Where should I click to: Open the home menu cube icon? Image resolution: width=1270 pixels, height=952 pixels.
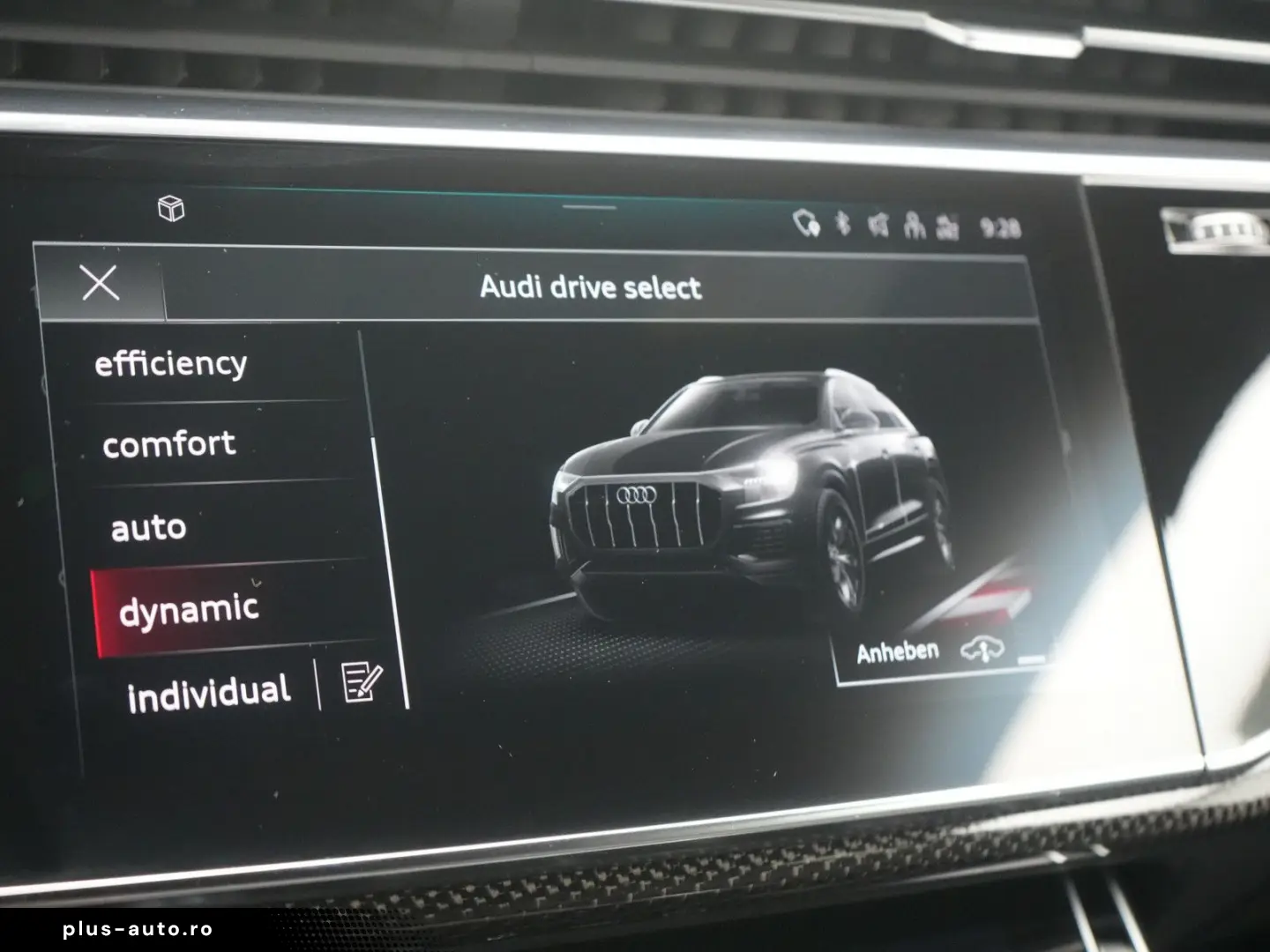[173, 209]
